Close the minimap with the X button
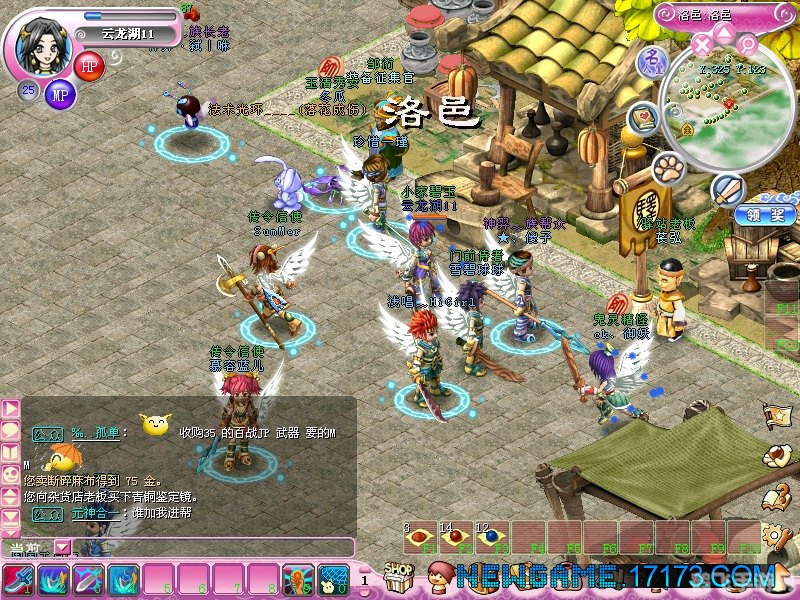The height and width of the screenshot is (600, 800). [703, 44]
